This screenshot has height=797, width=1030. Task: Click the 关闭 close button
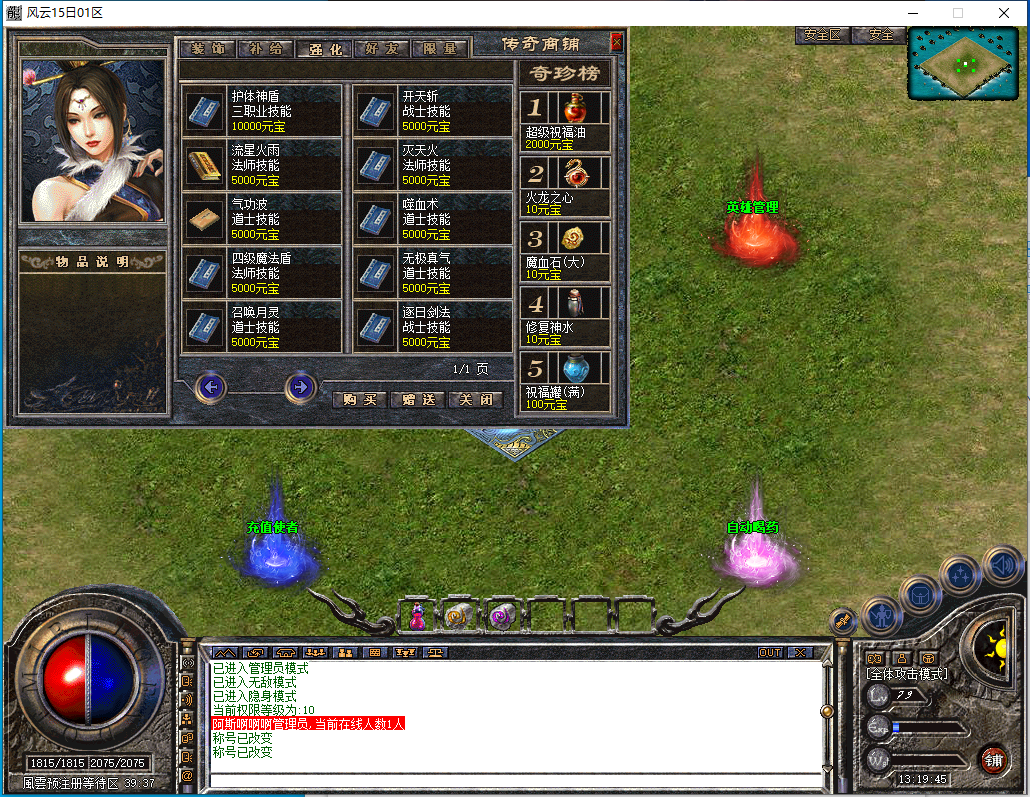475,399
